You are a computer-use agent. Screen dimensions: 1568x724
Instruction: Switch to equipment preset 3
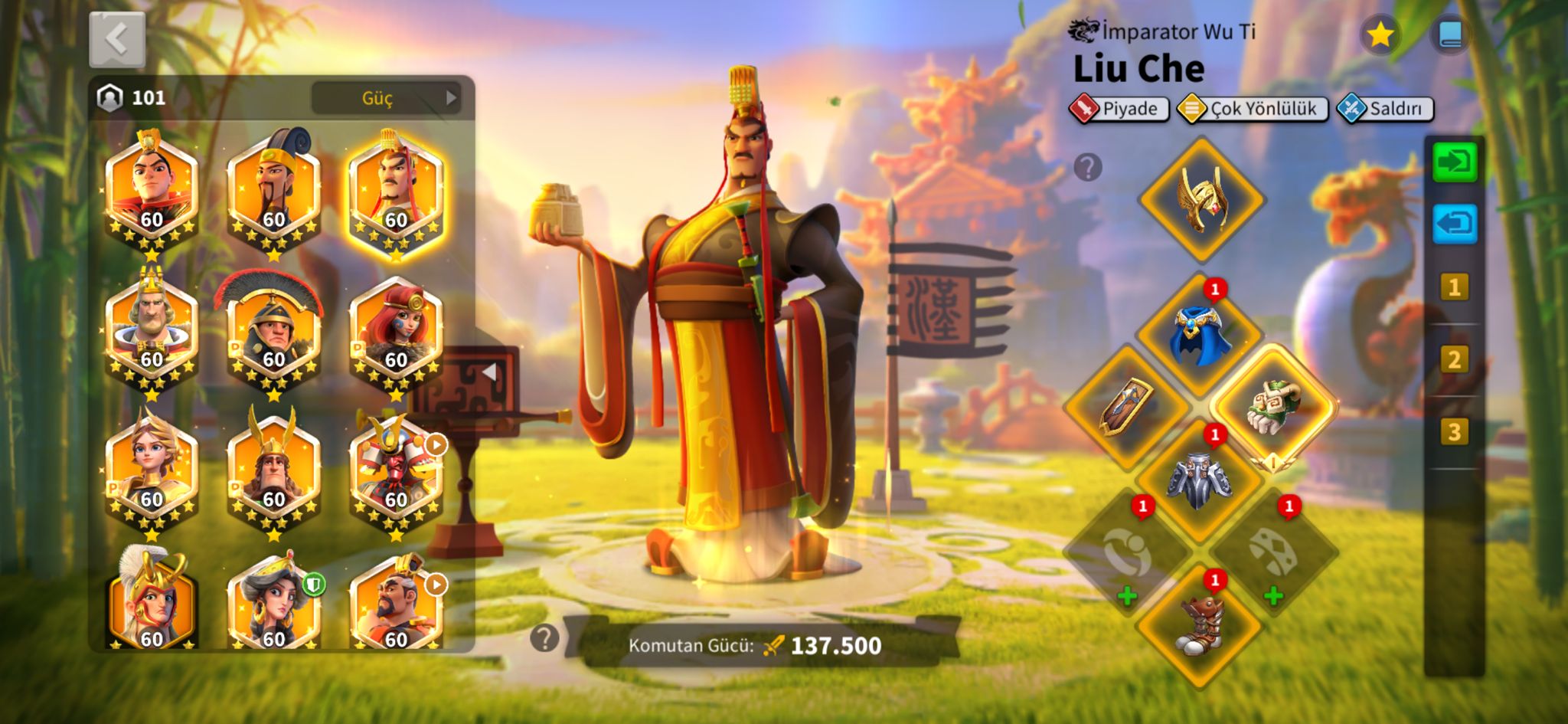[x=1454, y=432]
